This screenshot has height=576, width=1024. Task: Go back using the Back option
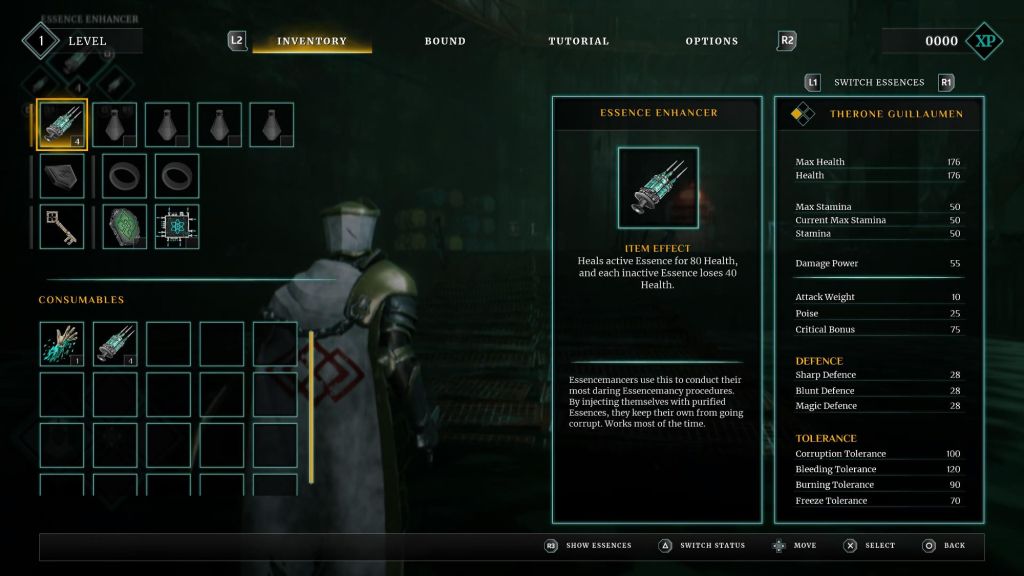[954, 546]
